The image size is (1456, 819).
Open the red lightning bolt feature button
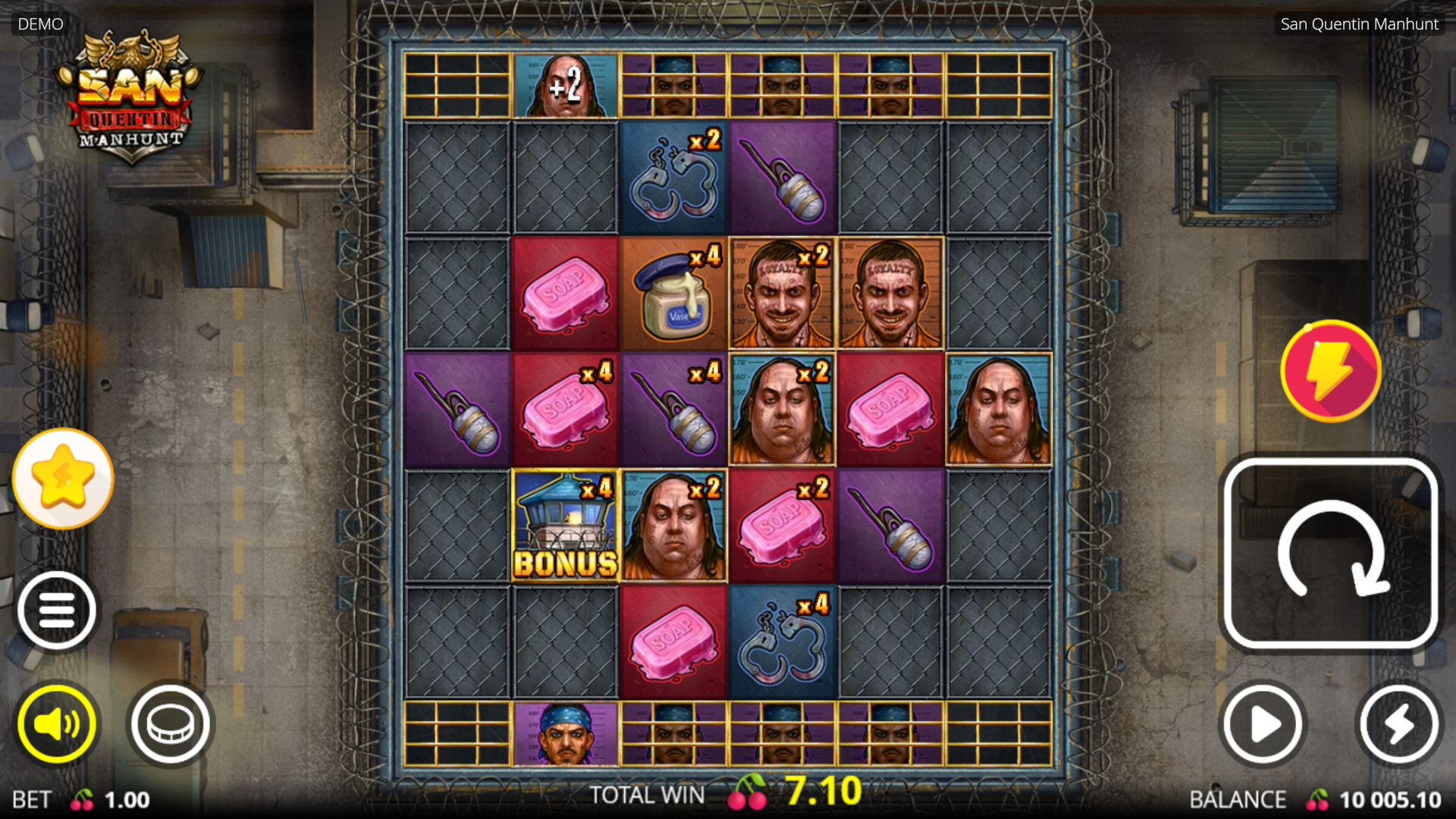pos(1331,371)
